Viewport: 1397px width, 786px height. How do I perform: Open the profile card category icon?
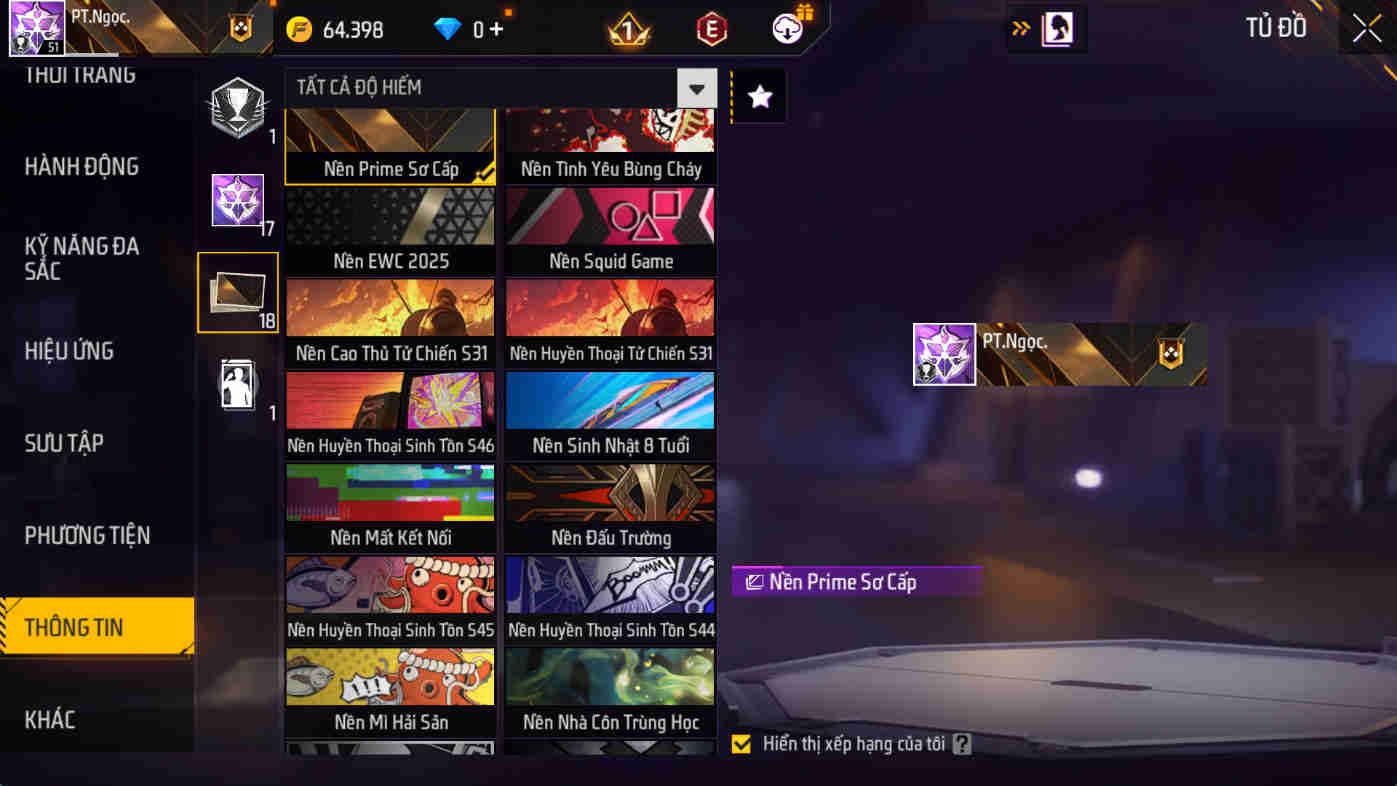click(237, 382)
